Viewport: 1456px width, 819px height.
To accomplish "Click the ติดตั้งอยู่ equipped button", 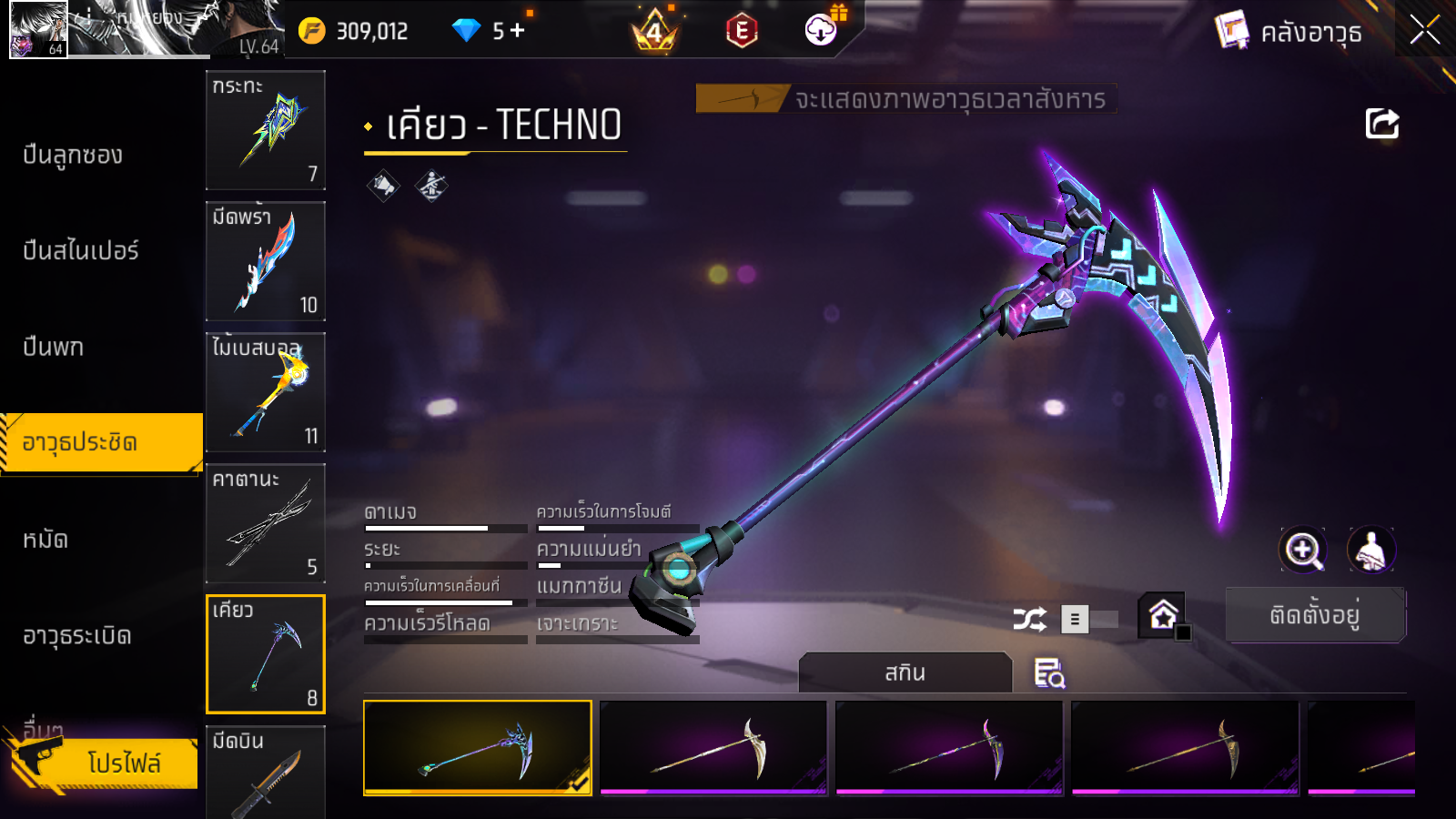I will tap(1315, 615).
